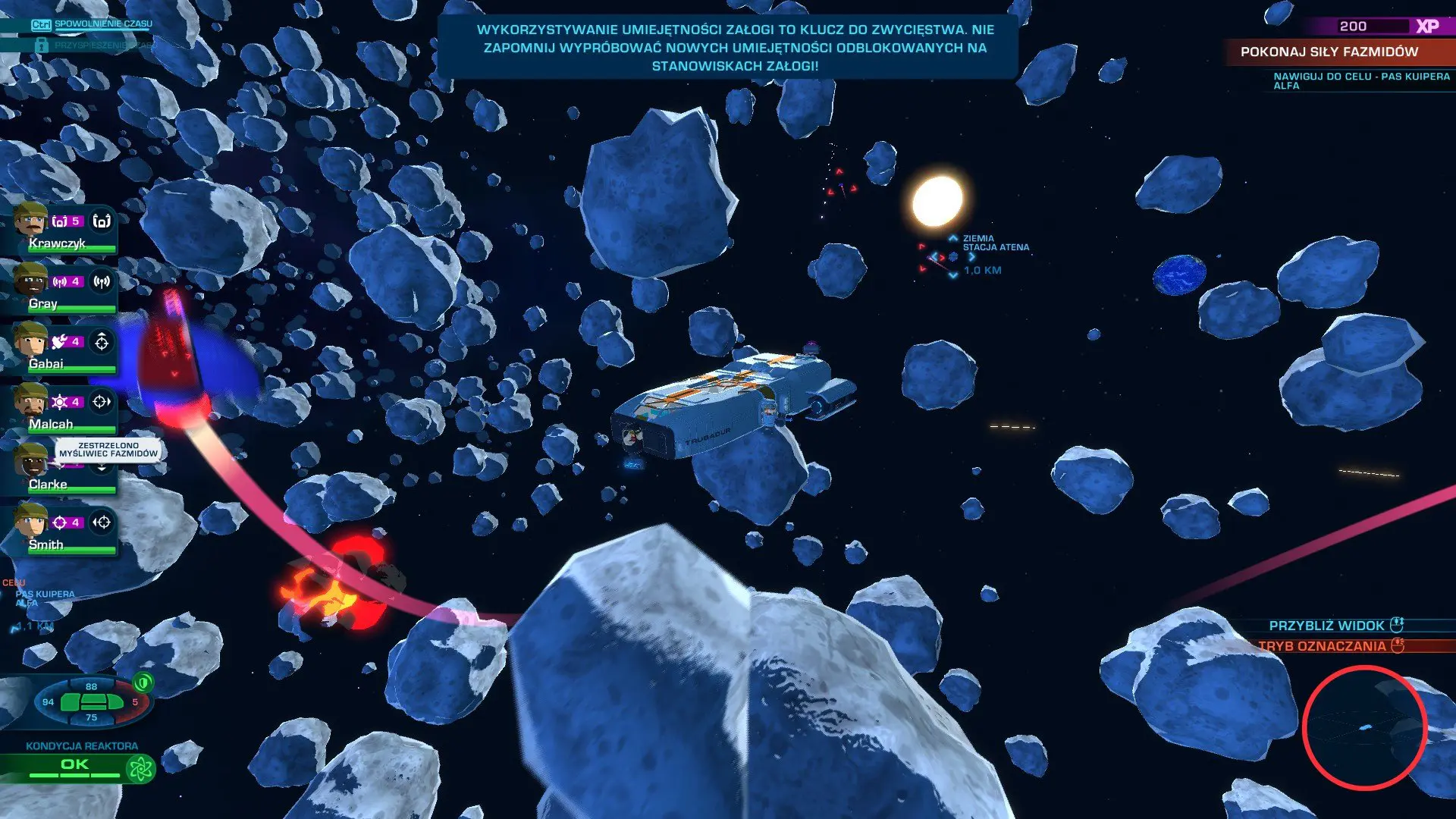Activate Gray's antenna signal ability

click(102, 281)
